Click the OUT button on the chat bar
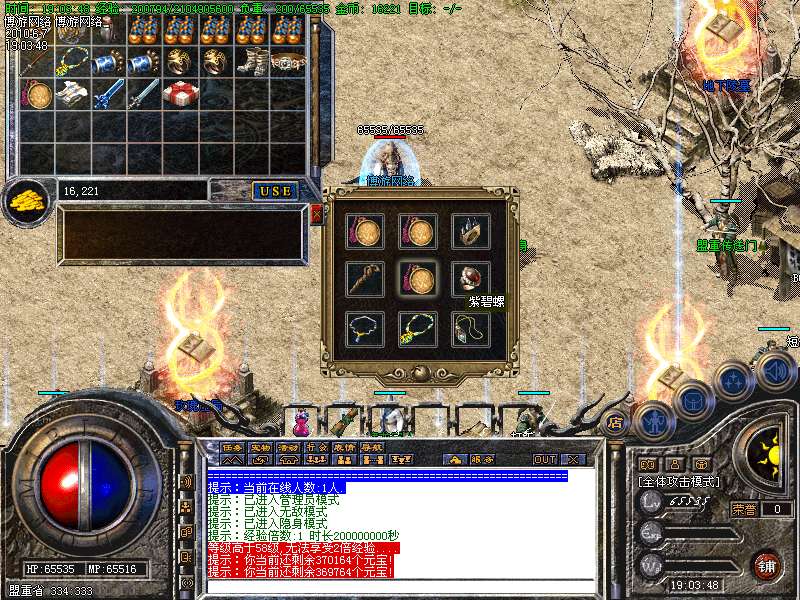 point(545,459)
